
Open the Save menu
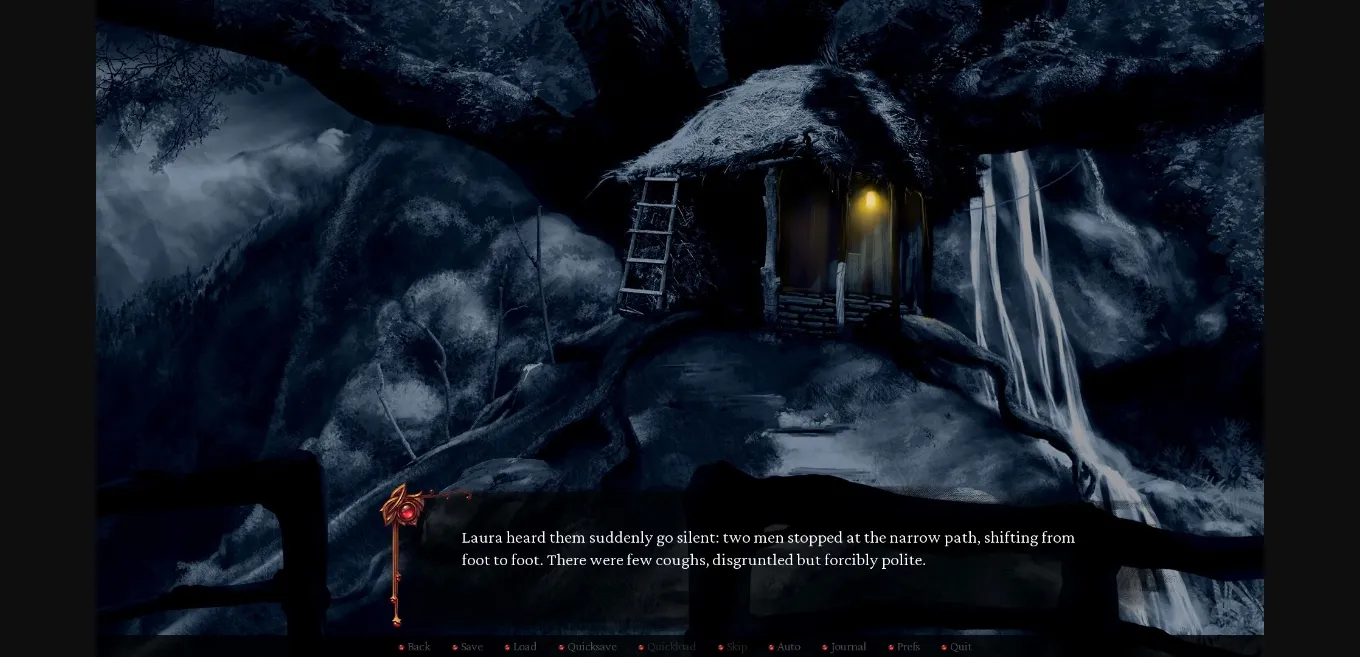click(471, 647)
